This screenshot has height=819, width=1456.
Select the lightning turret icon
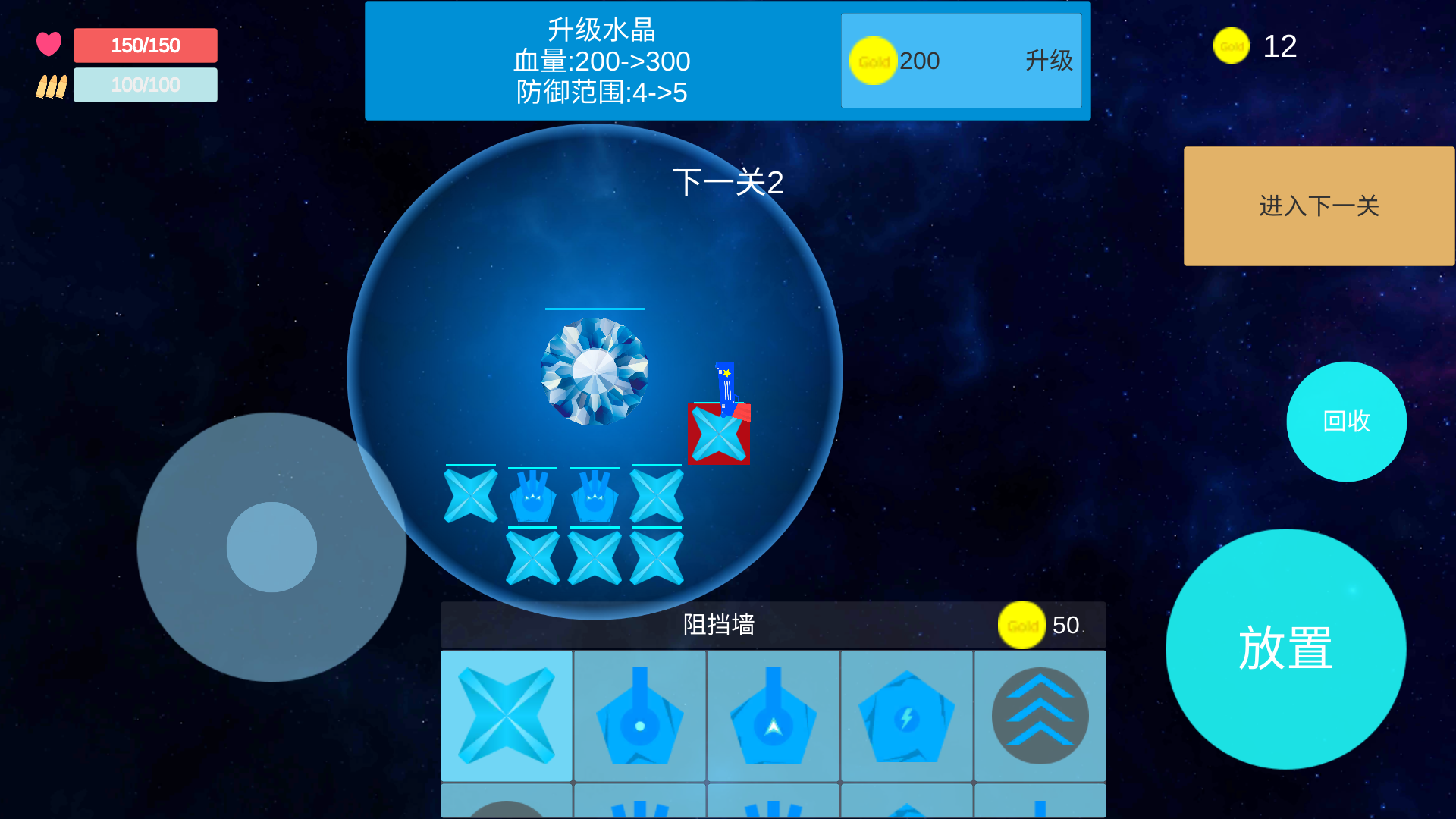(907, 716)
